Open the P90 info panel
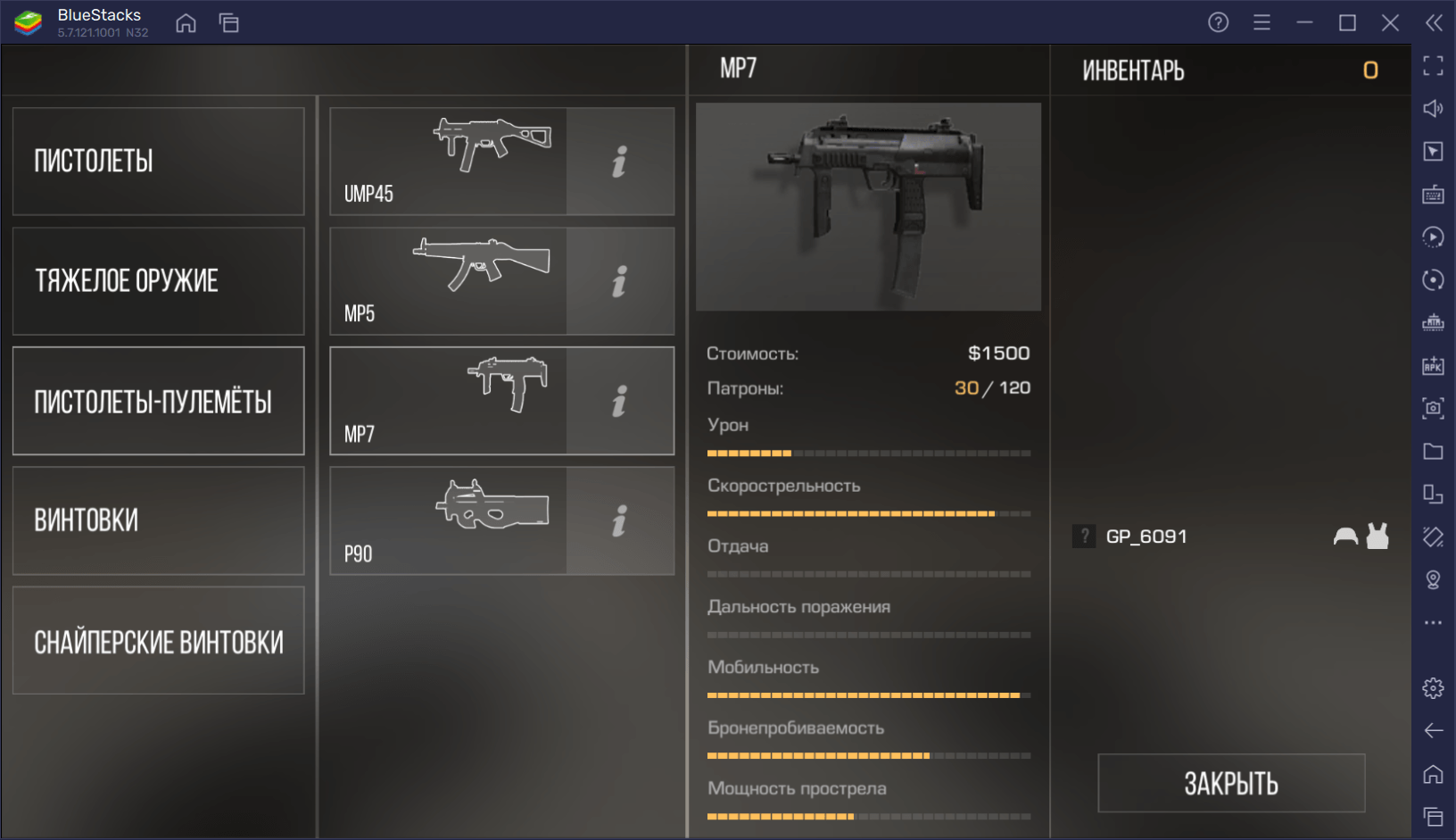 [620, 520]
